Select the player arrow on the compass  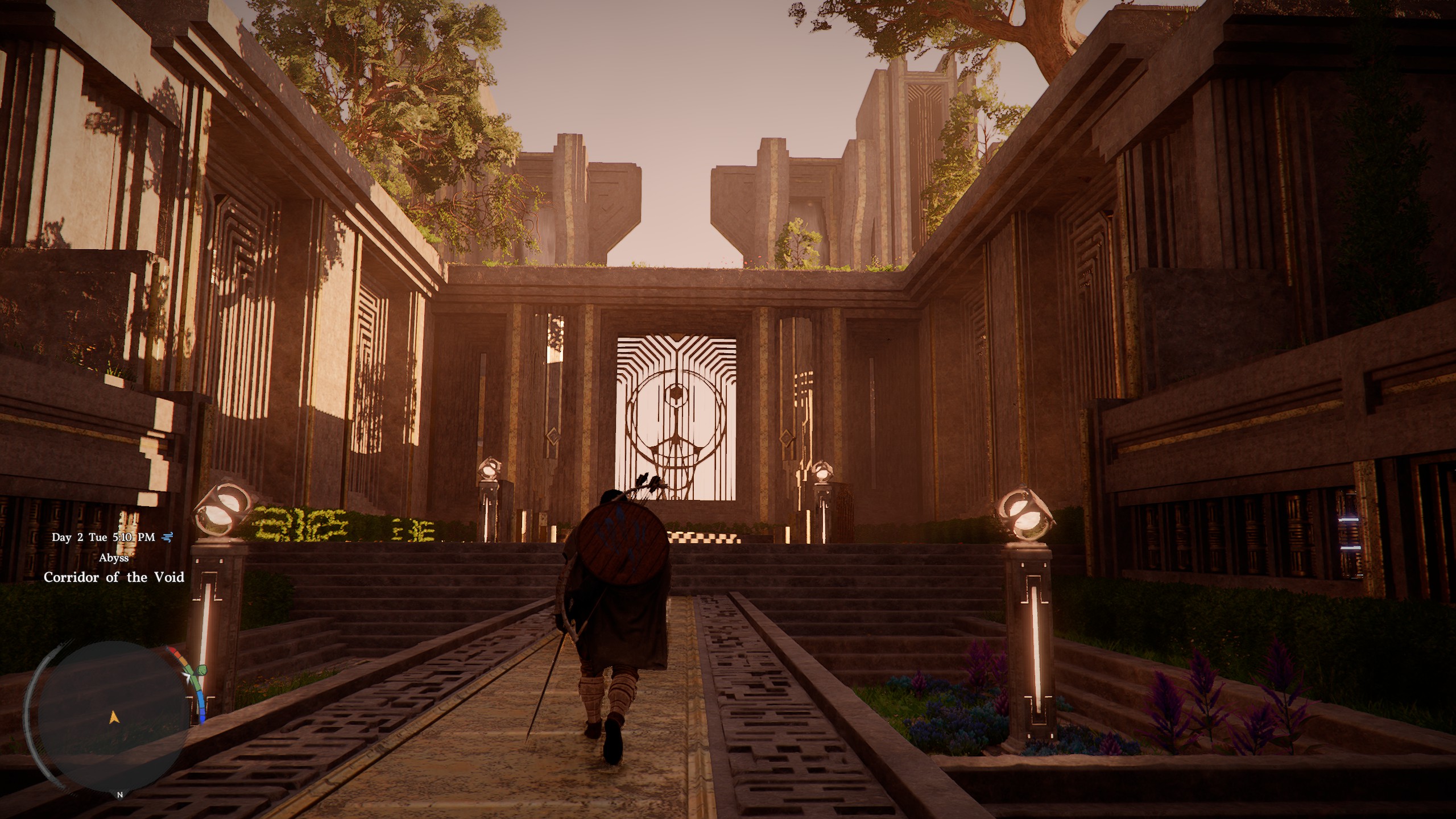(113, 718)
